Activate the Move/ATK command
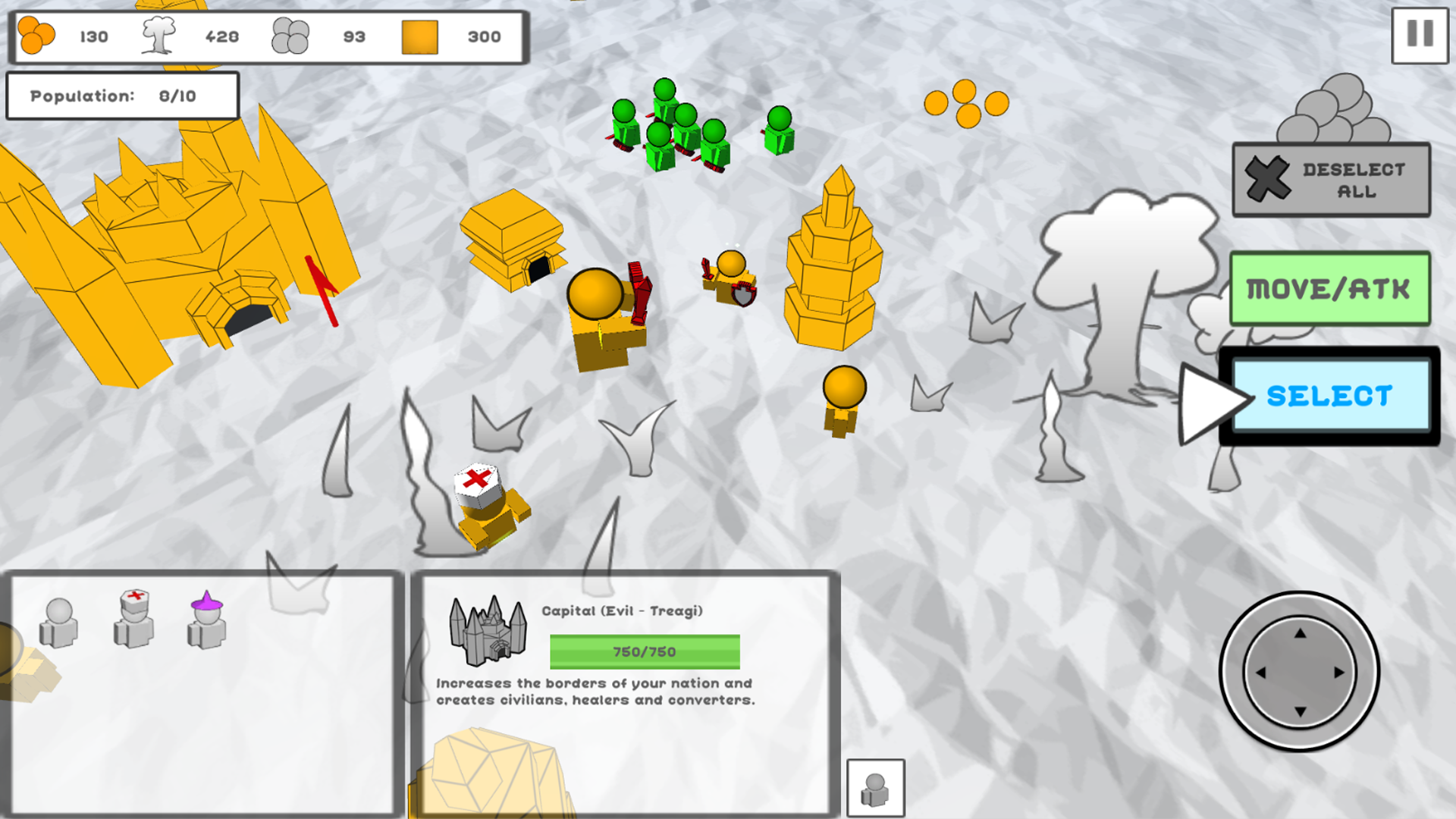 tap(1329, 289)
